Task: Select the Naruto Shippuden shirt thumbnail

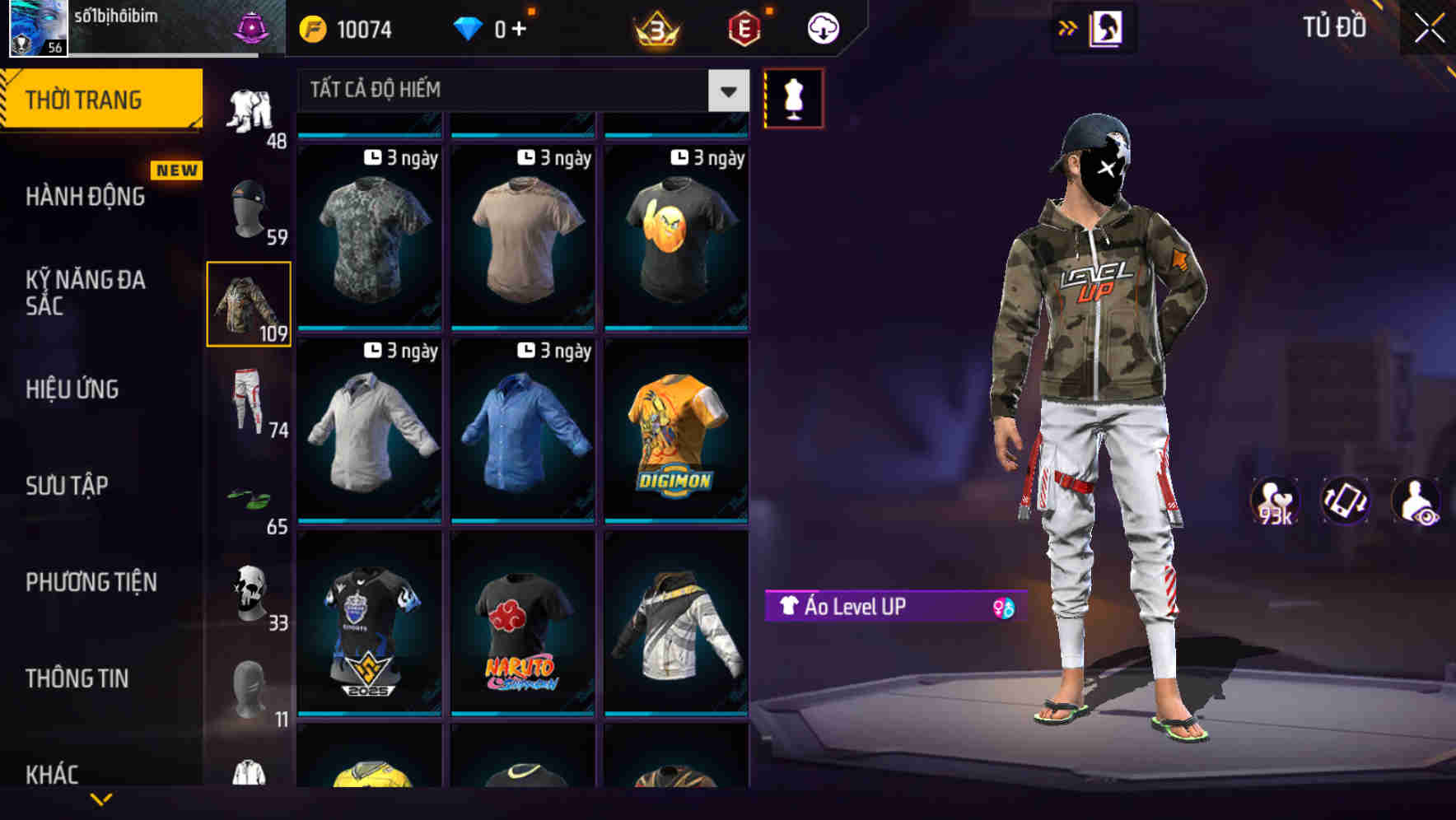Action: coord(521,626)
